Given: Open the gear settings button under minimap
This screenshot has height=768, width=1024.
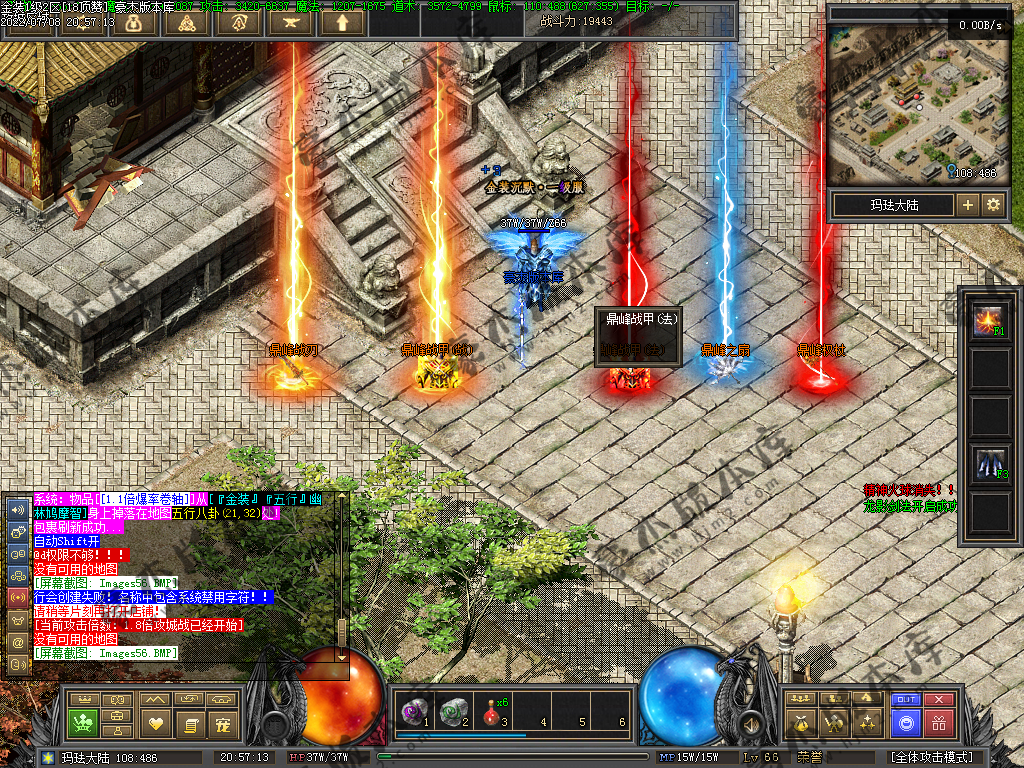Looking at the screenshot, I should click(993, 205).
